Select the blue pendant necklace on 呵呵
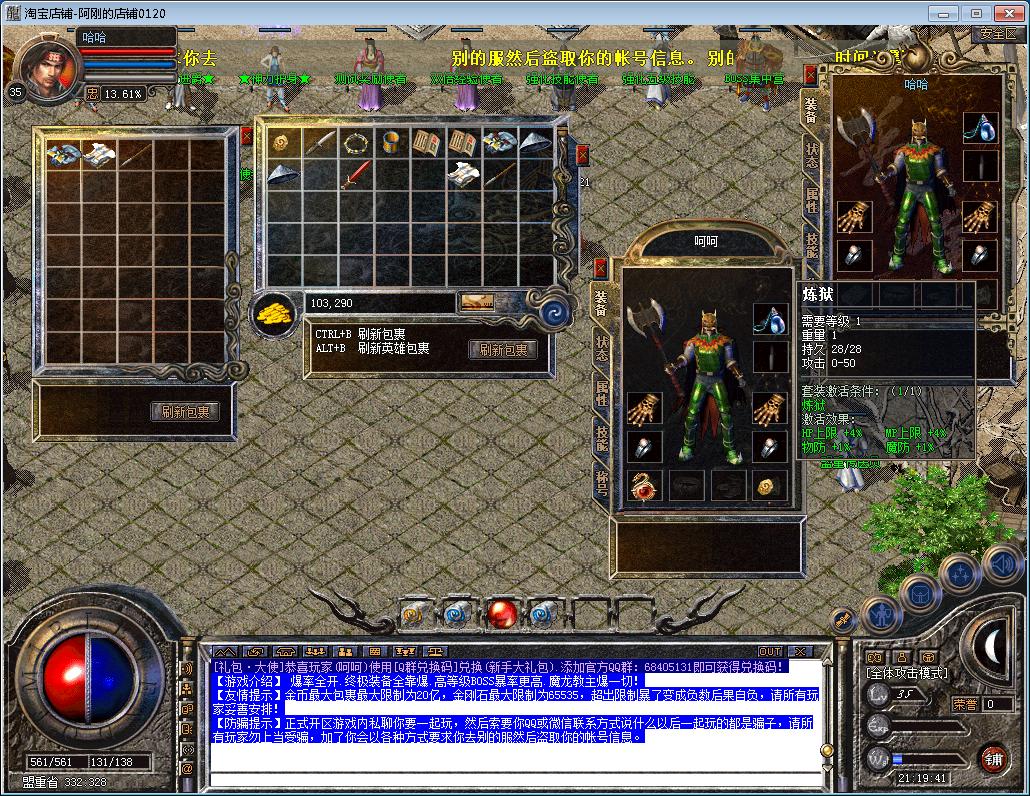Viewport: 1030px width, 796px height. (x=769, y=320)
